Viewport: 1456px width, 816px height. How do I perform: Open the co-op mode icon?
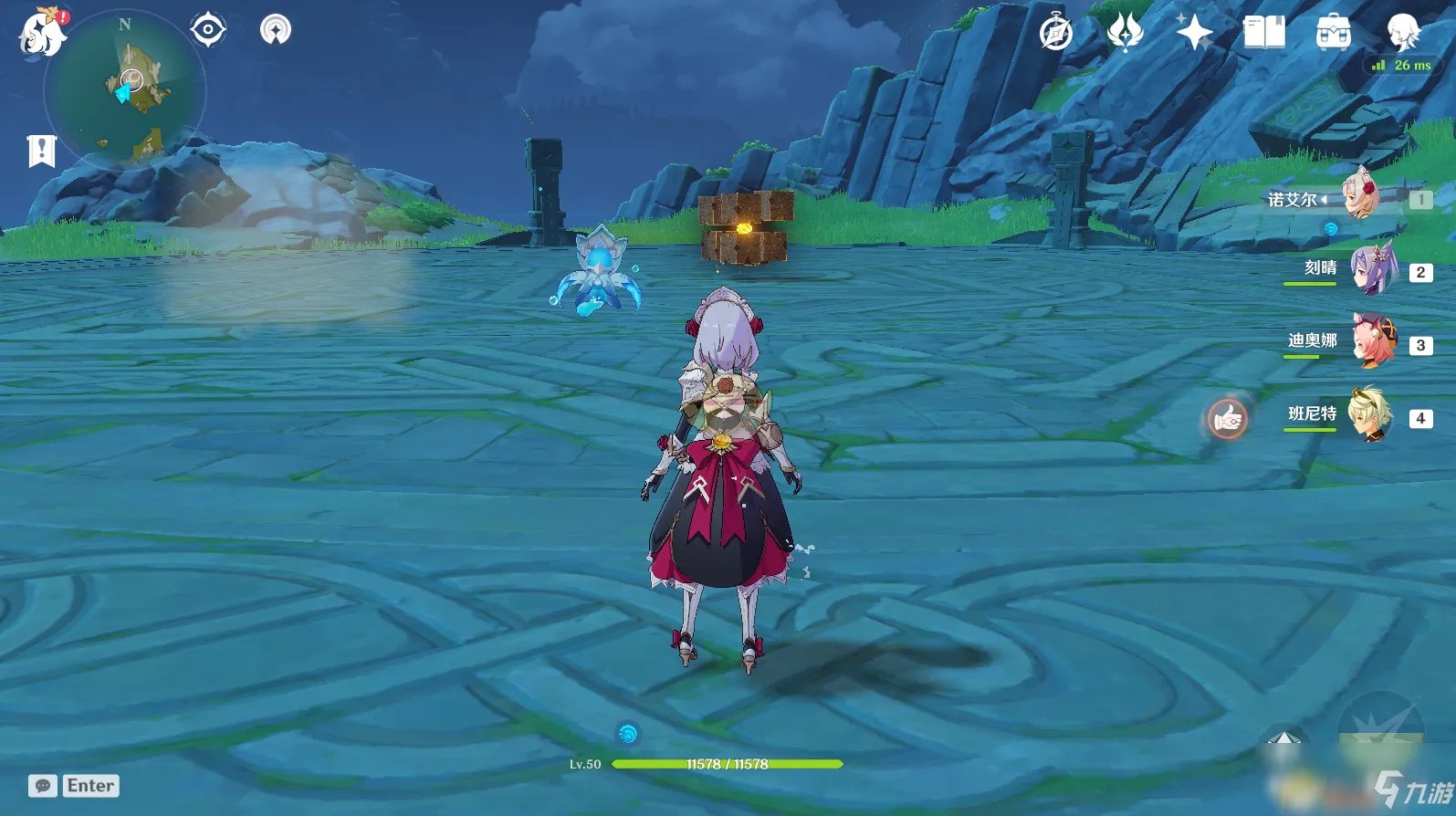275,30
